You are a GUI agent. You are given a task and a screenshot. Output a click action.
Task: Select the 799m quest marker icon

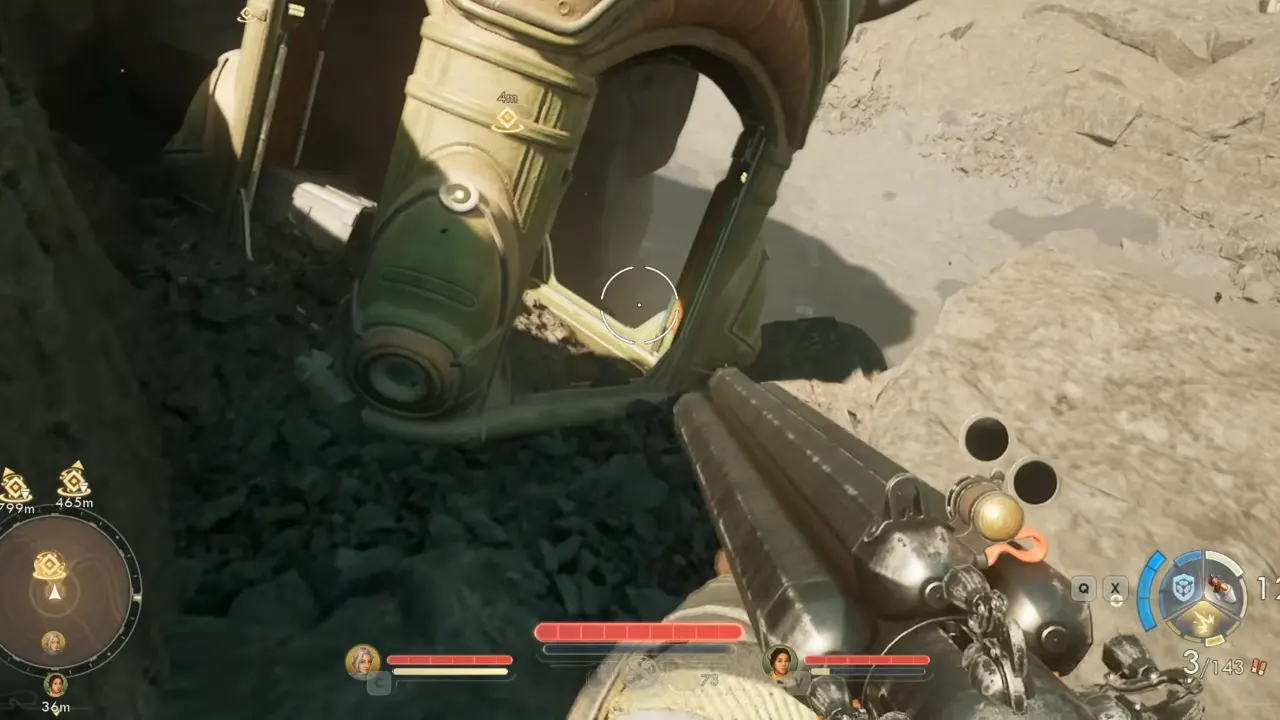pyautogui.click(x=14, y=485)
